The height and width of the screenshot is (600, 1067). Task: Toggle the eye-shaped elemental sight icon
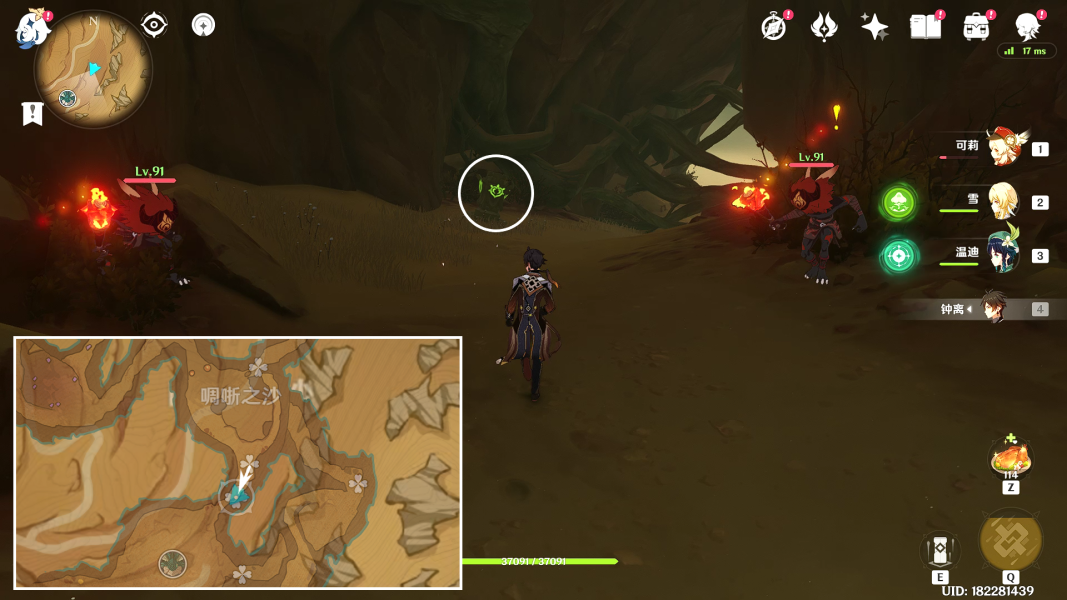coord(154,25)
